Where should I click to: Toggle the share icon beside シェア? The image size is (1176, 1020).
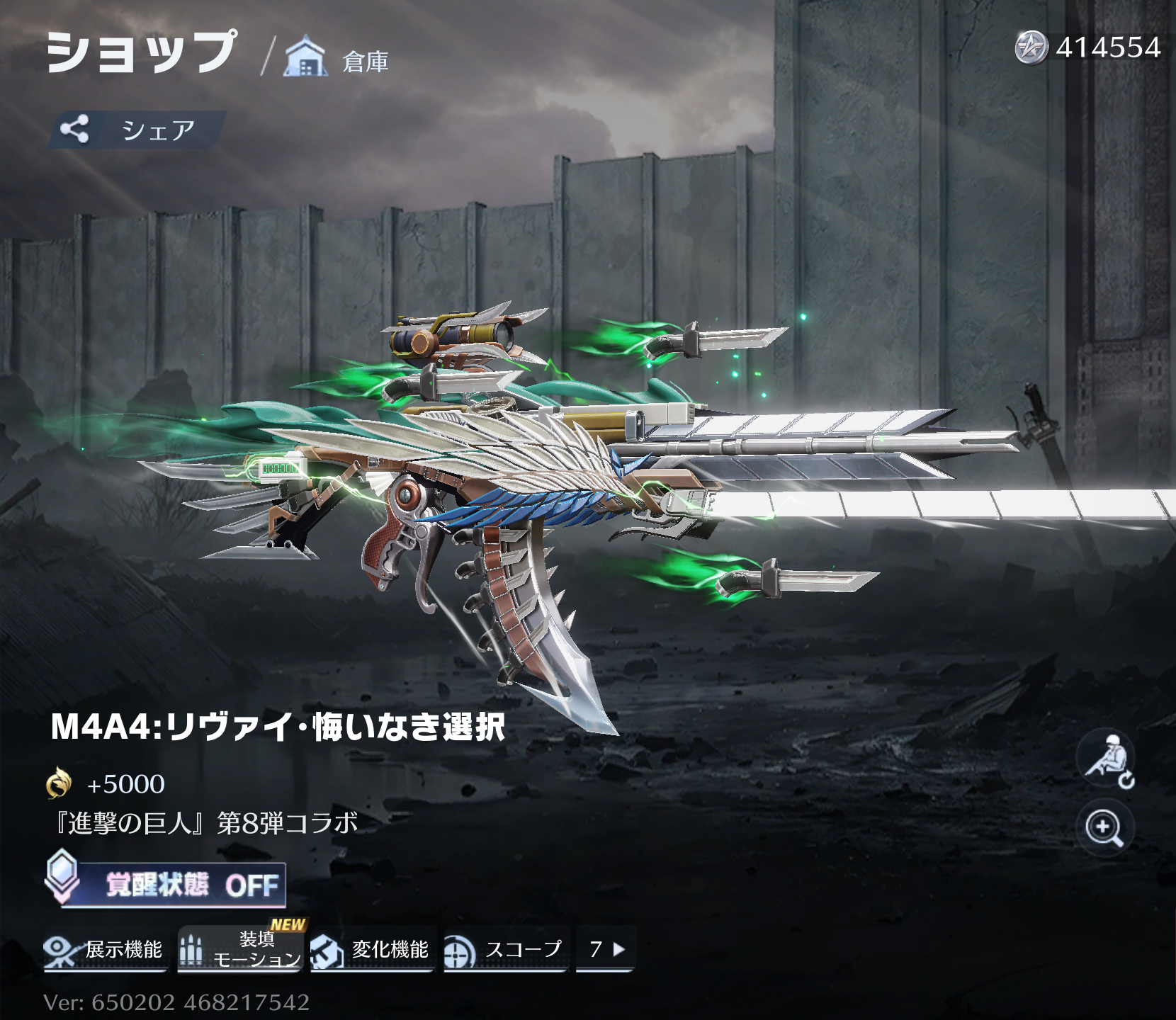(x=74, y=127)
